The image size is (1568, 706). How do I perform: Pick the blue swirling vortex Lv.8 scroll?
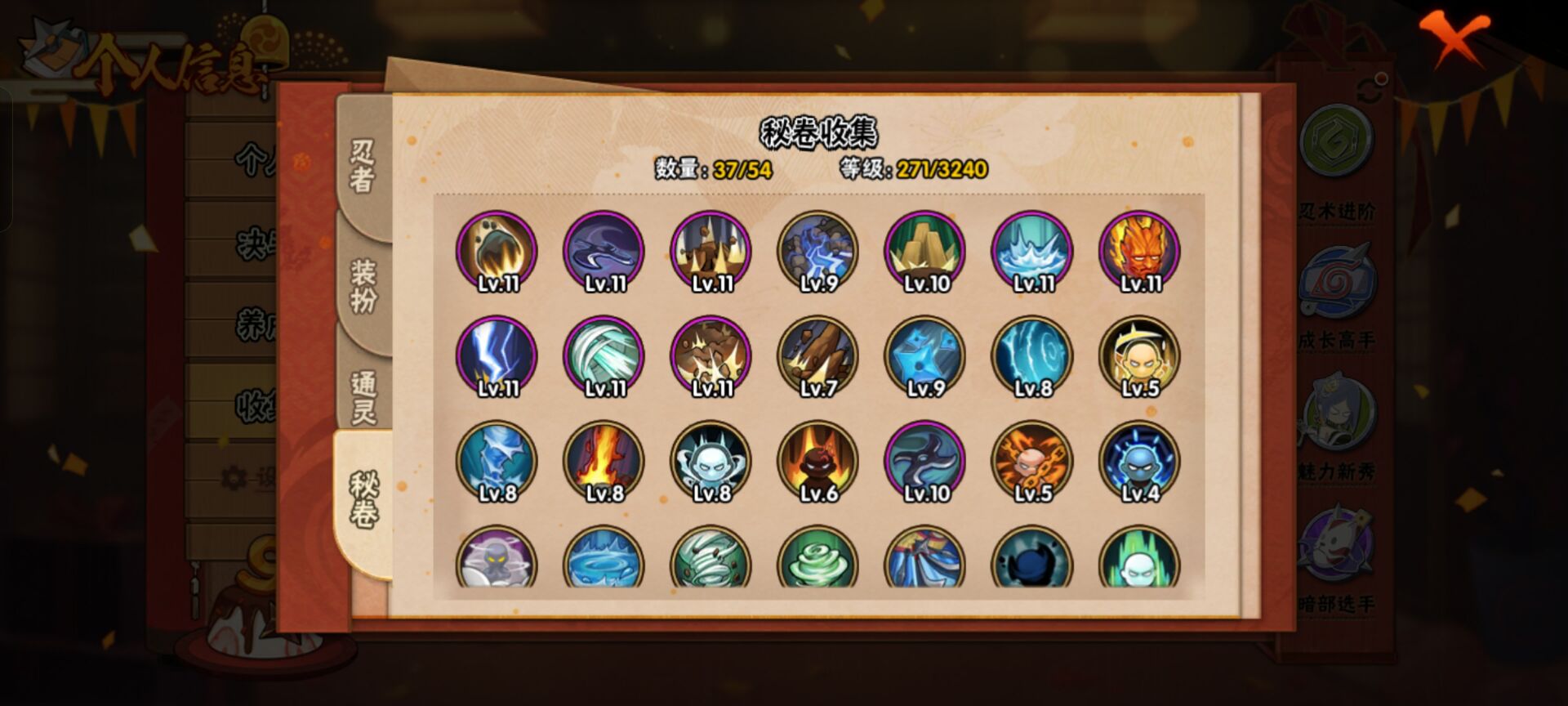click(x=1032, y=357)
